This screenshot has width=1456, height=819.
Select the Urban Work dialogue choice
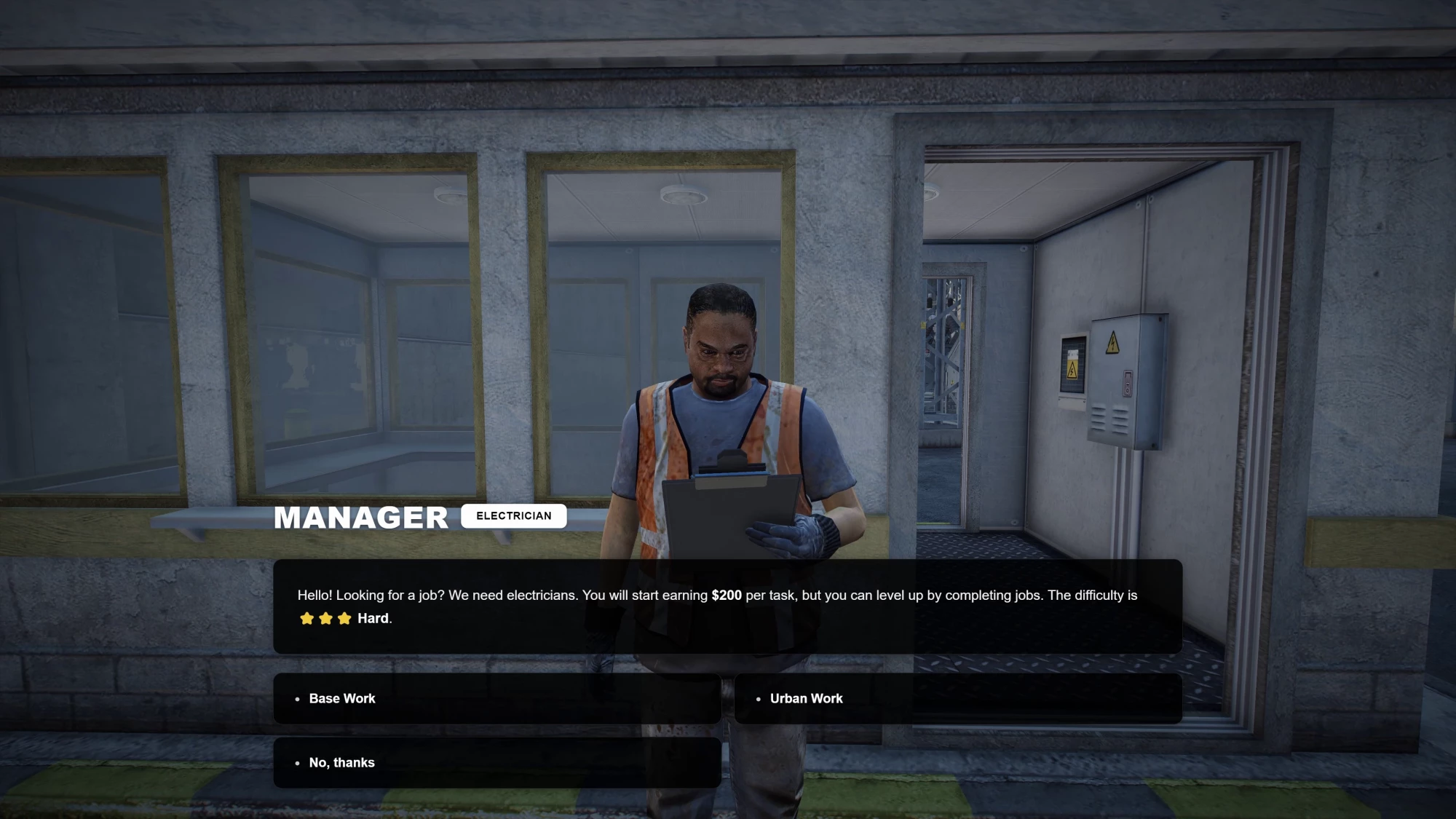point(957,698)
